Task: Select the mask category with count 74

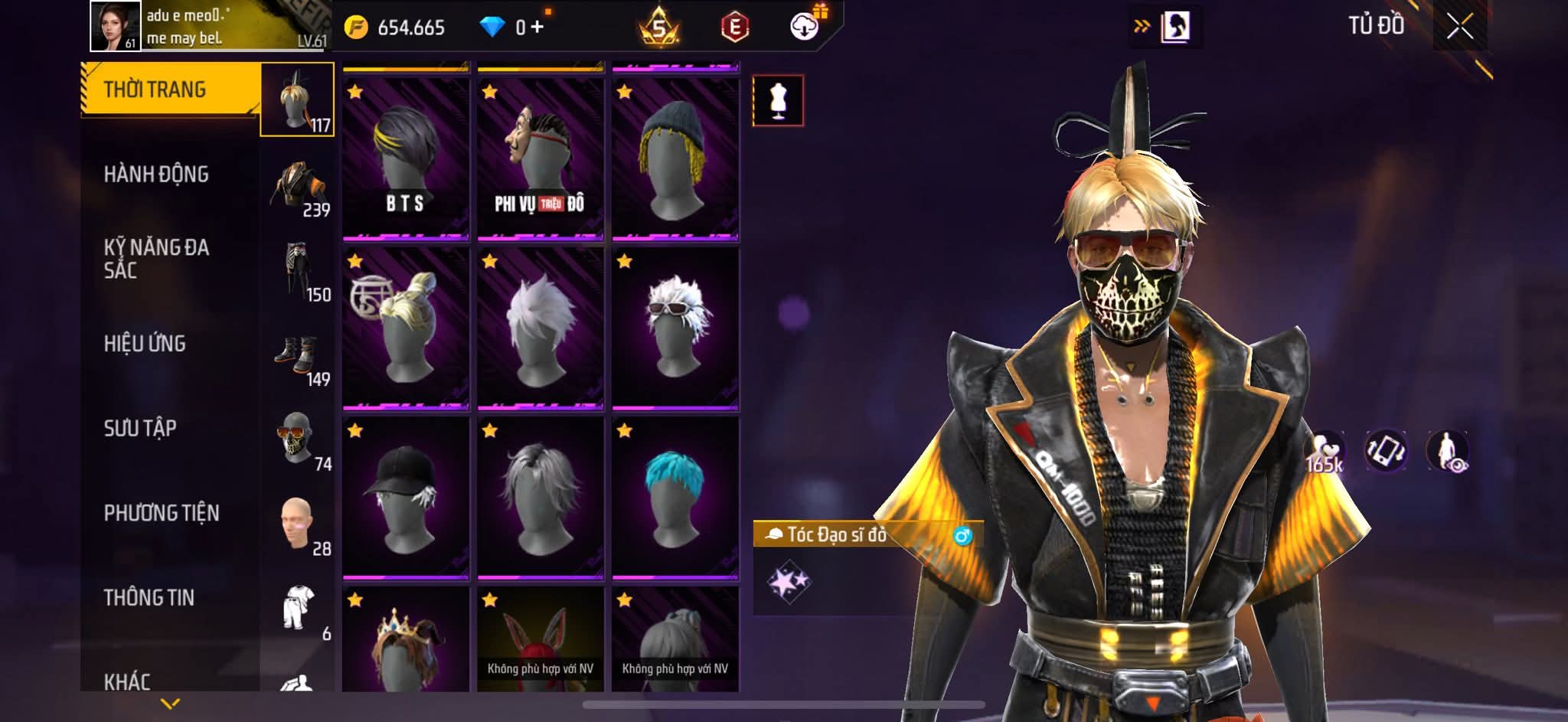Action: [298, 440]
